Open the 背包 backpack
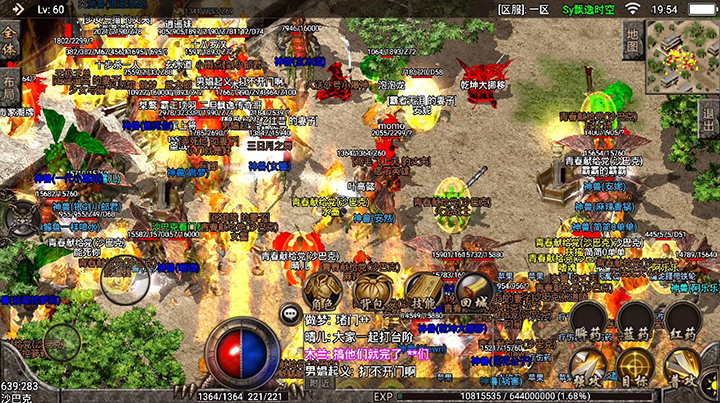The image size is (720, 403). 373,290
